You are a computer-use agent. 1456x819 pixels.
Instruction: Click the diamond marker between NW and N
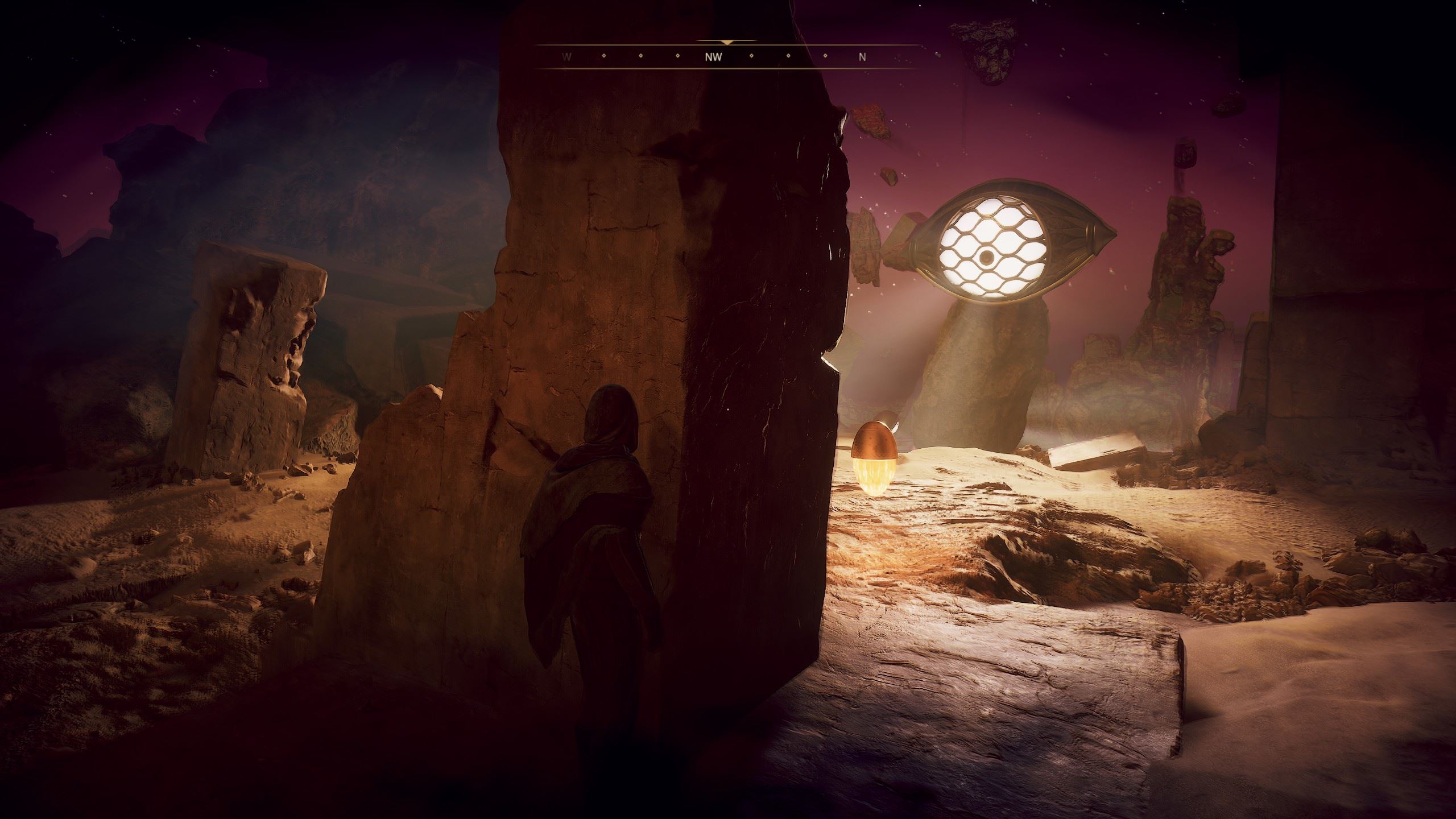(x=788, y=57)
